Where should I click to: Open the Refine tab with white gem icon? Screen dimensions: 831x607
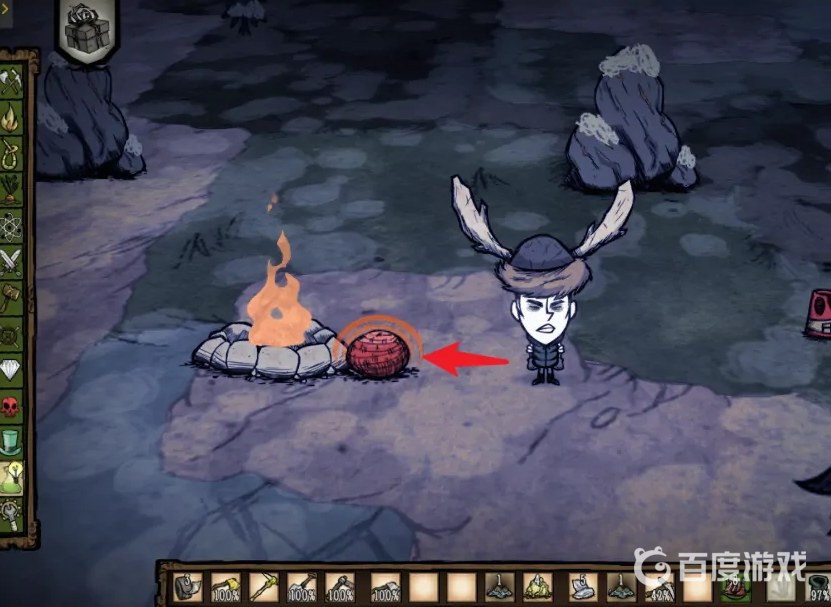coord(12,370)
